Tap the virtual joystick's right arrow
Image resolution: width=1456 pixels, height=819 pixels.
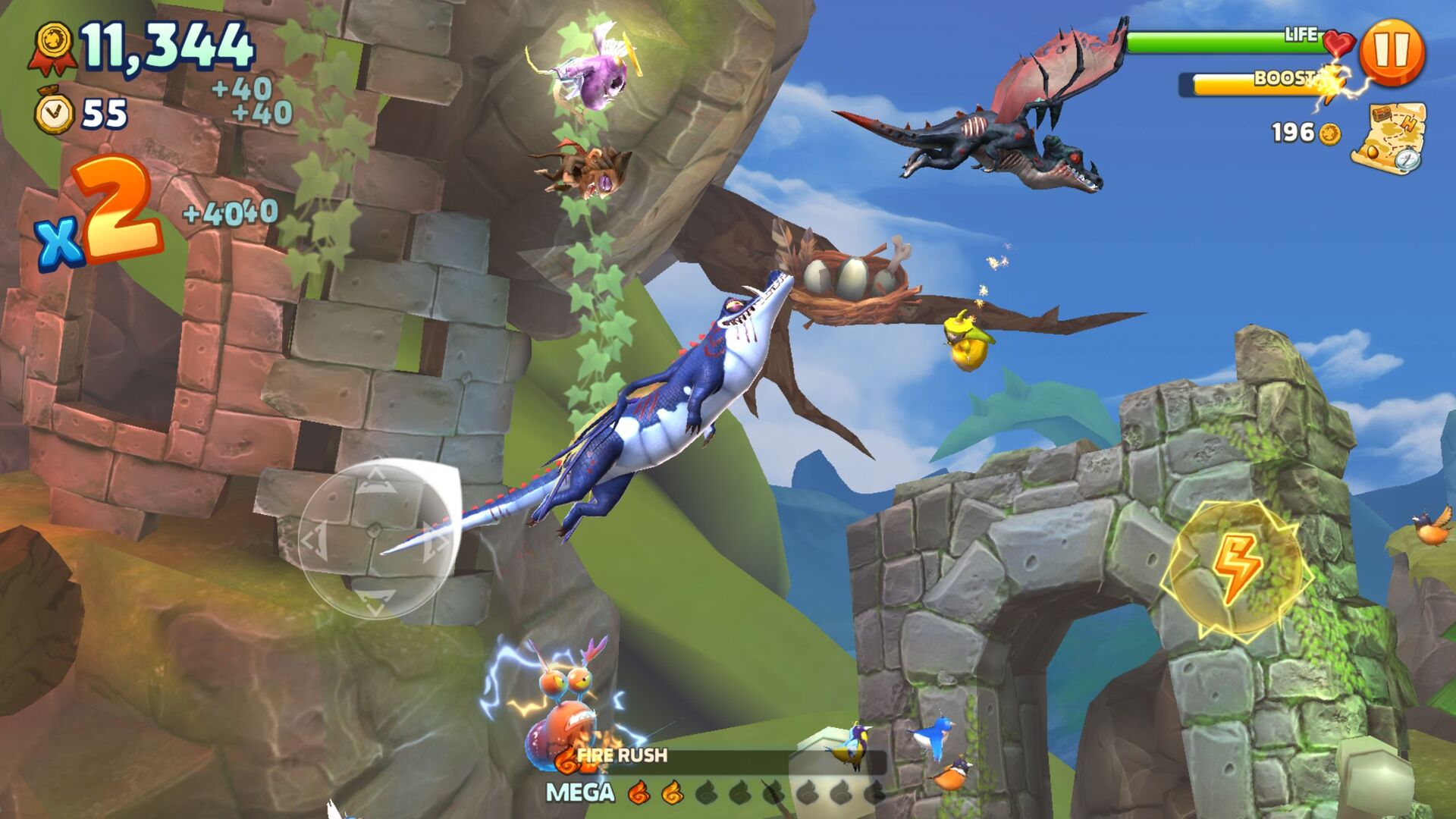coord(435,537)
